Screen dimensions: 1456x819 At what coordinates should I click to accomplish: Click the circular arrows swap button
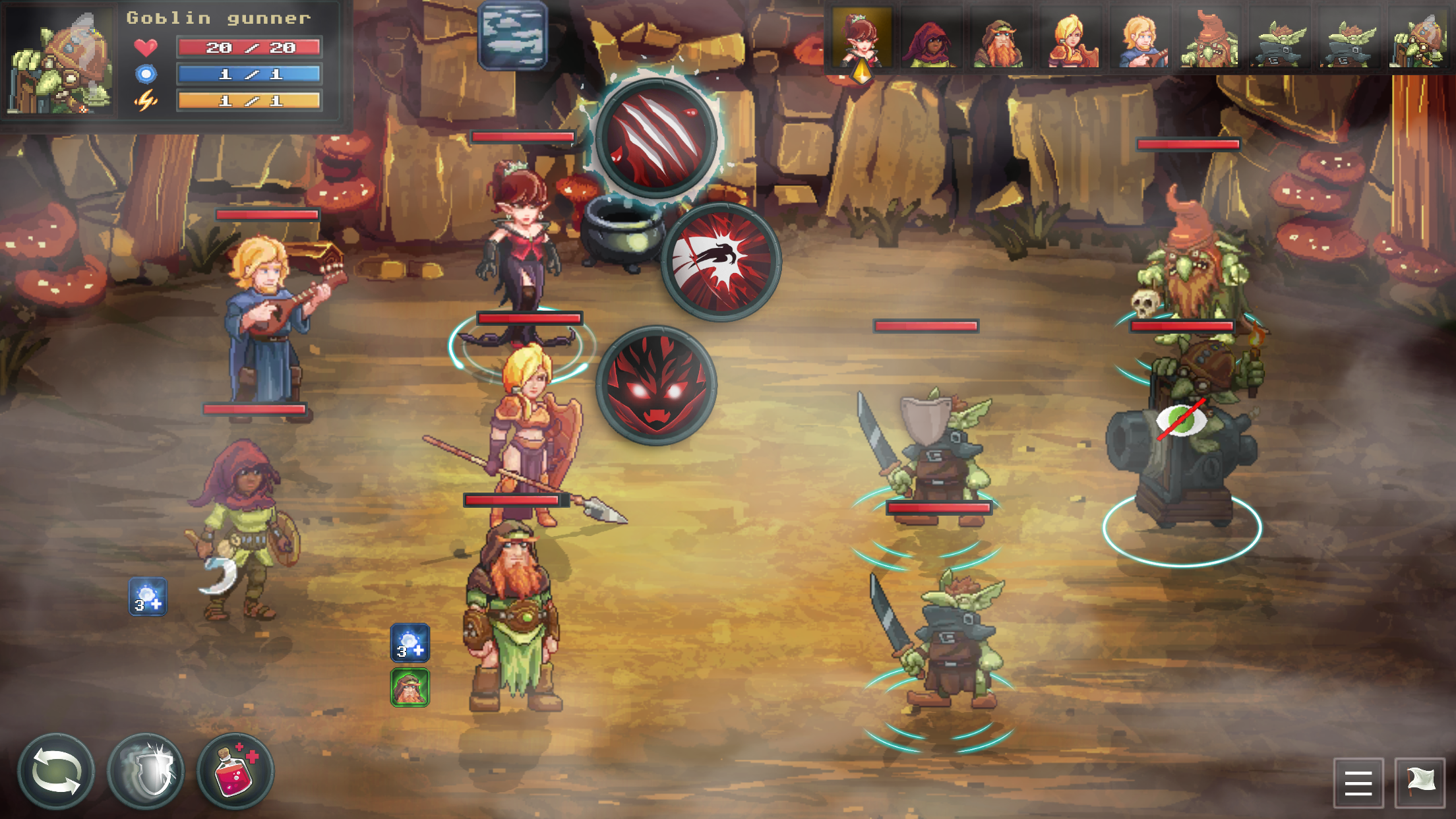pyautogui.click(x=56, y=771)
